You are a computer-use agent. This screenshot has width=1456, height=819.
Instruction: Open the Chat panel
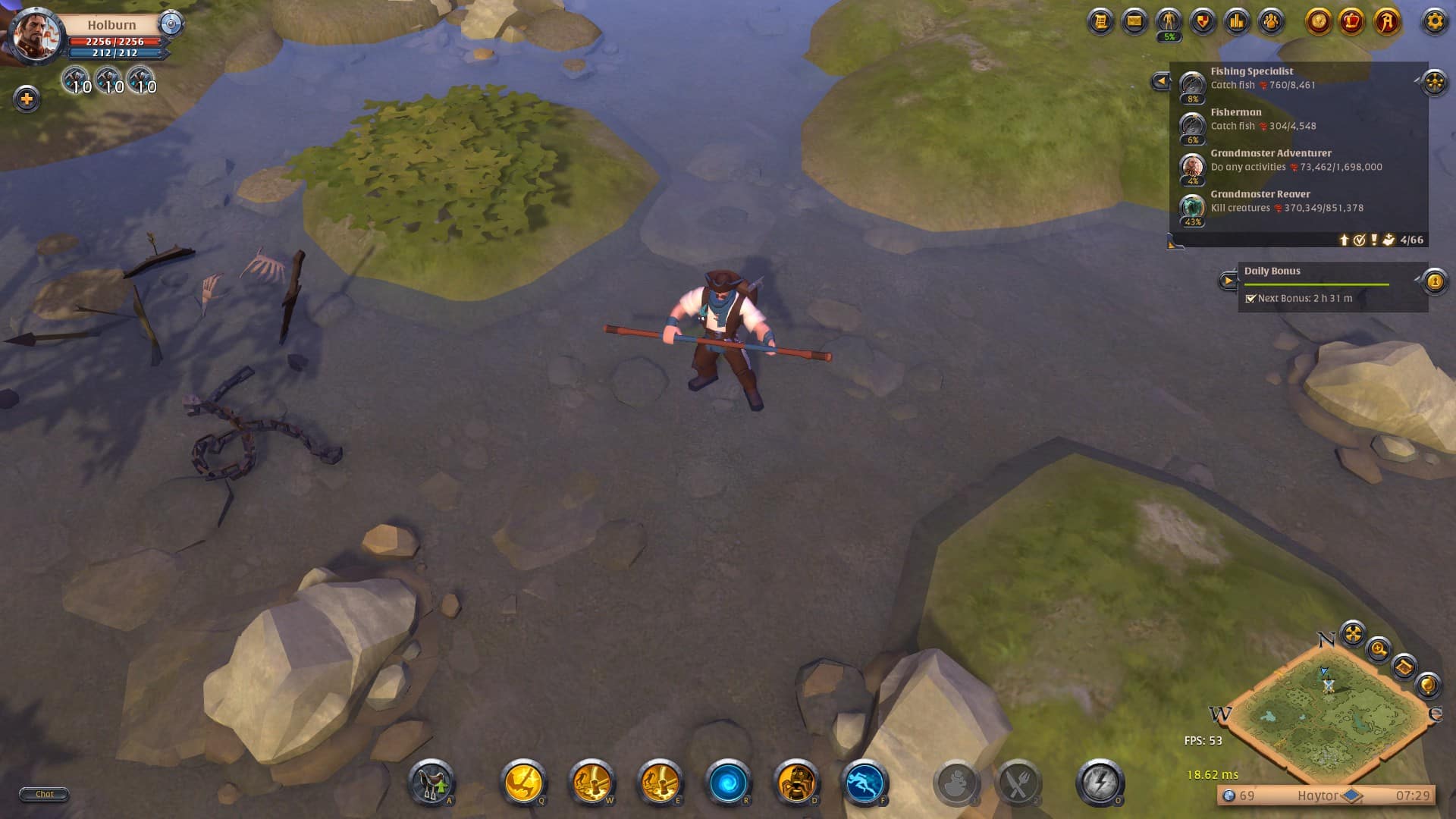pos(43,794)
